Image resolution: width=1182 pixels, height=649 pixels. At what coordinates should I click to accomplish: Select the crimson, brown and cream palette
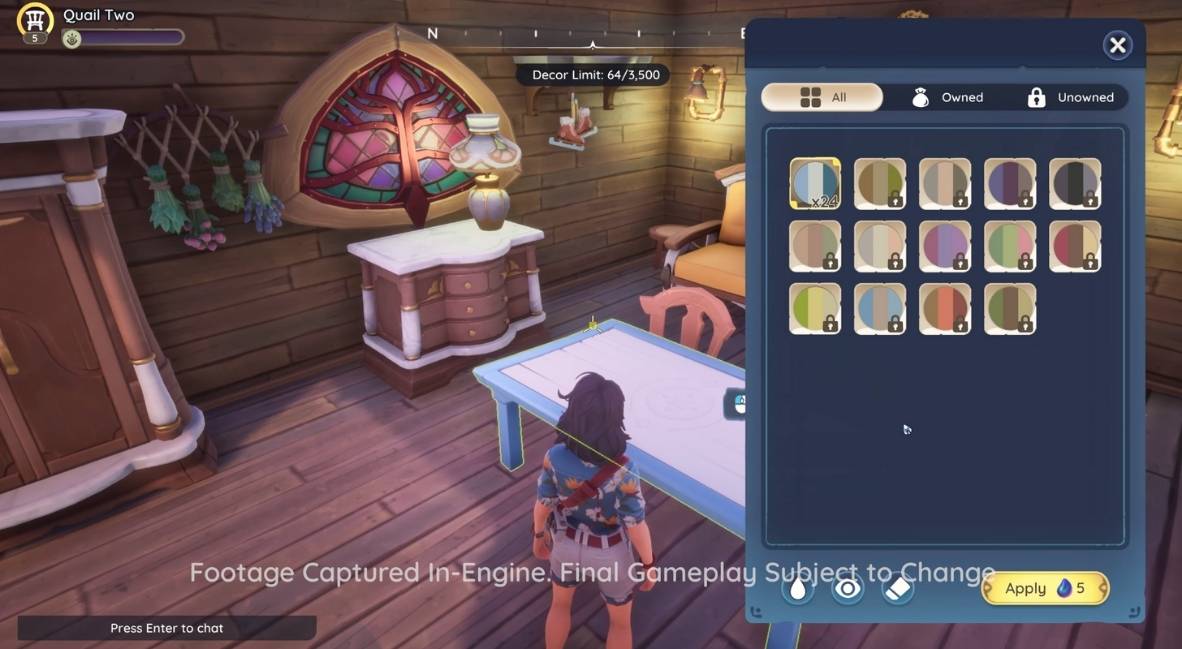click(1075, 246)
